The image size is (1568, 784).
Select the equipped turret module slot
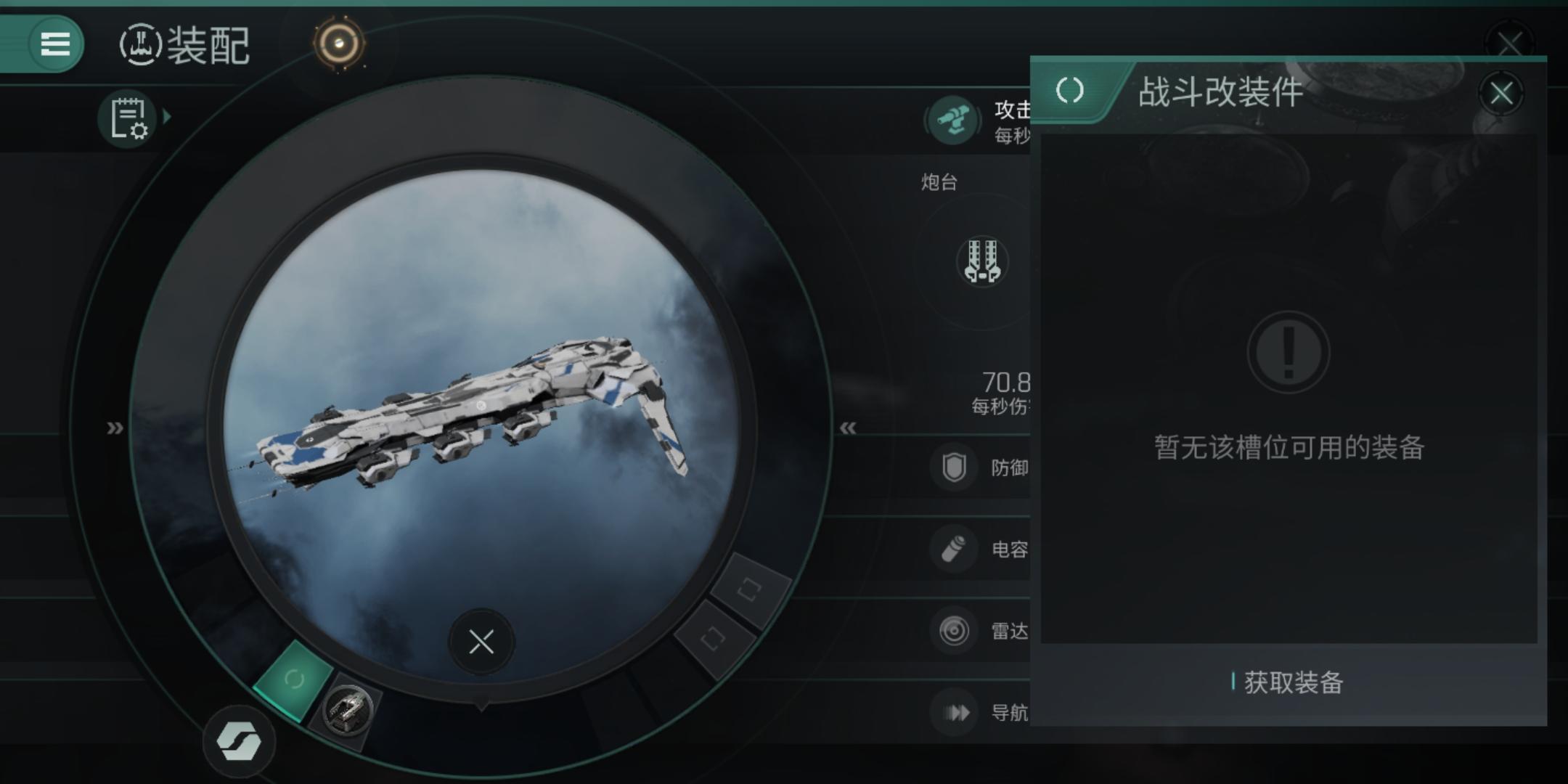348,710
